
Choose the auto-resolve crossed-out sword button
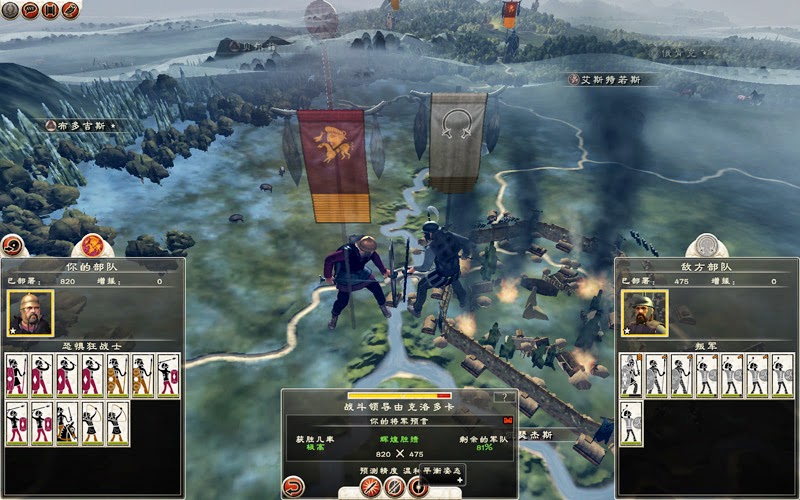click(395, 488)
